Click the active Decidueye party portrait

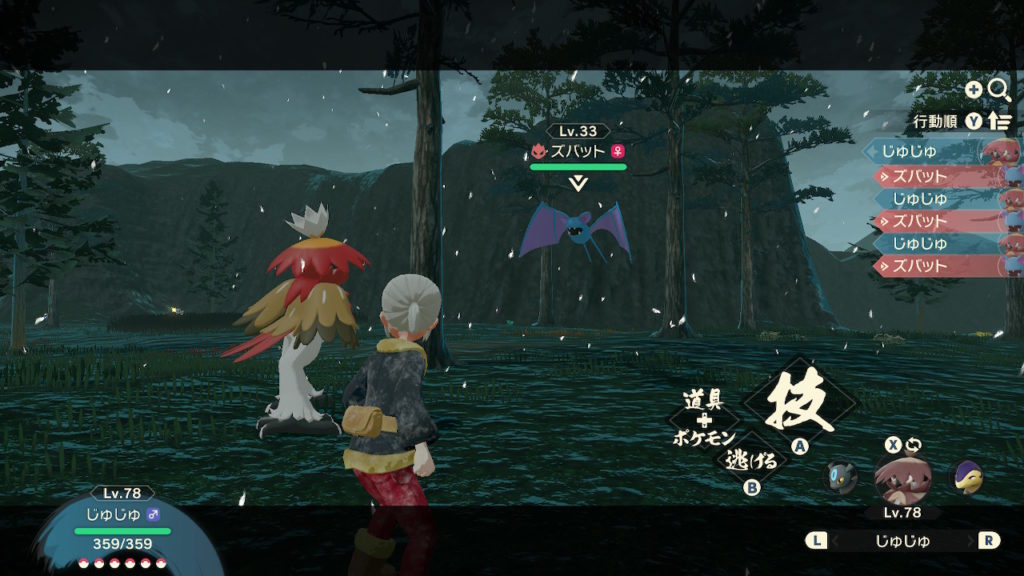(902, 477)
